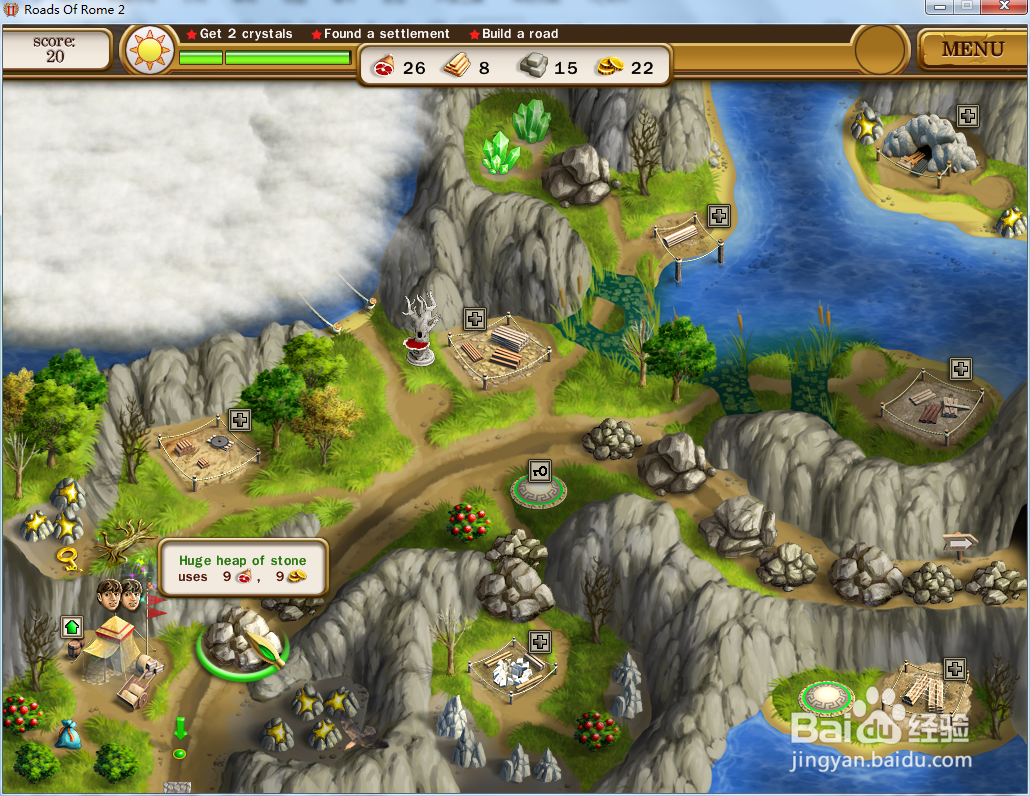Upgrade the camp using the green arrow icon

[x=71, y=627]
